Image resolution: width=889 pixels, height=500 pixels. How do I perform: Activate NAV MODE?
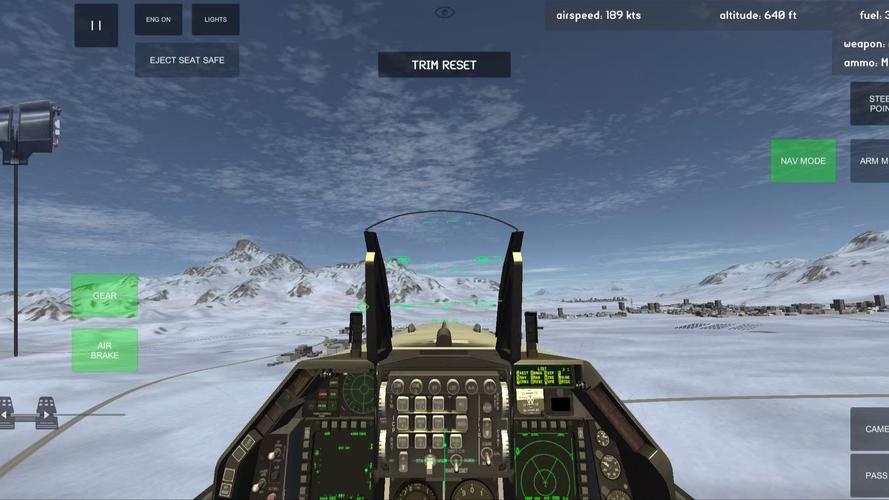click(803, 161)
